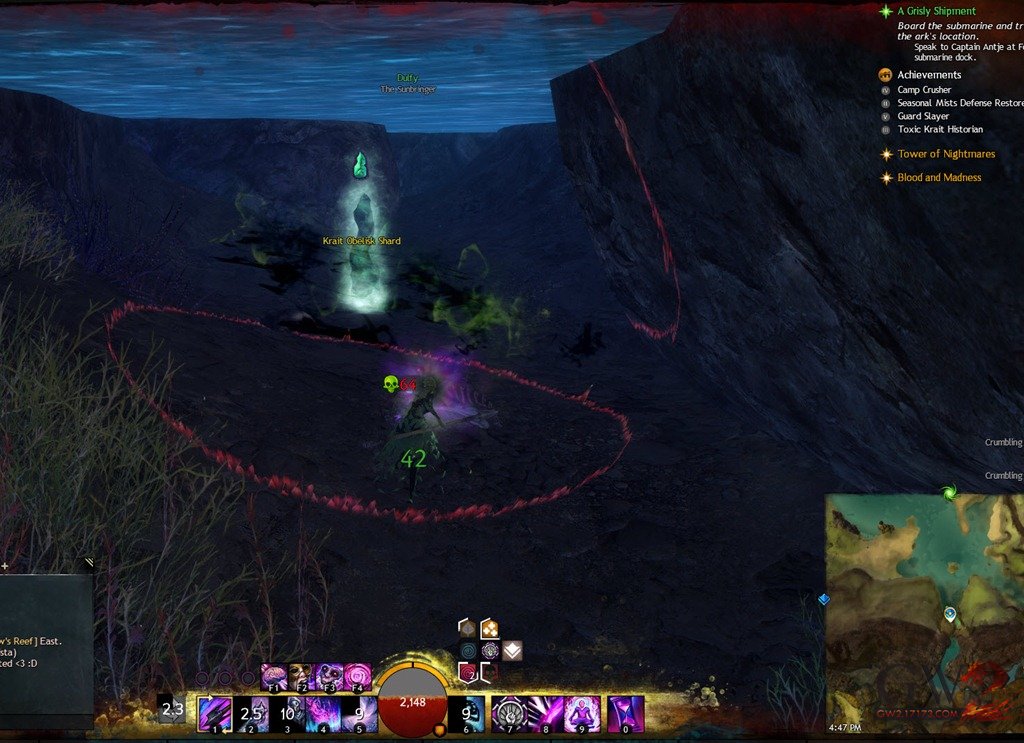Open the Achievements tracker heading
1024x743 pixels.
click(929, 75)
